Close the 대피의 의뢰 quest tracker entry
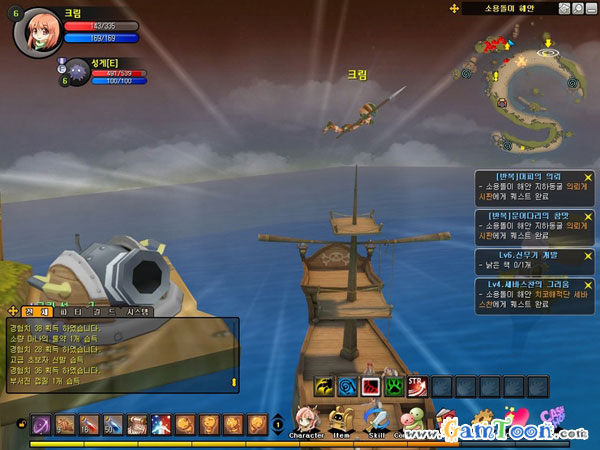Screen dimensions: 600x450 tap(588, 177)
